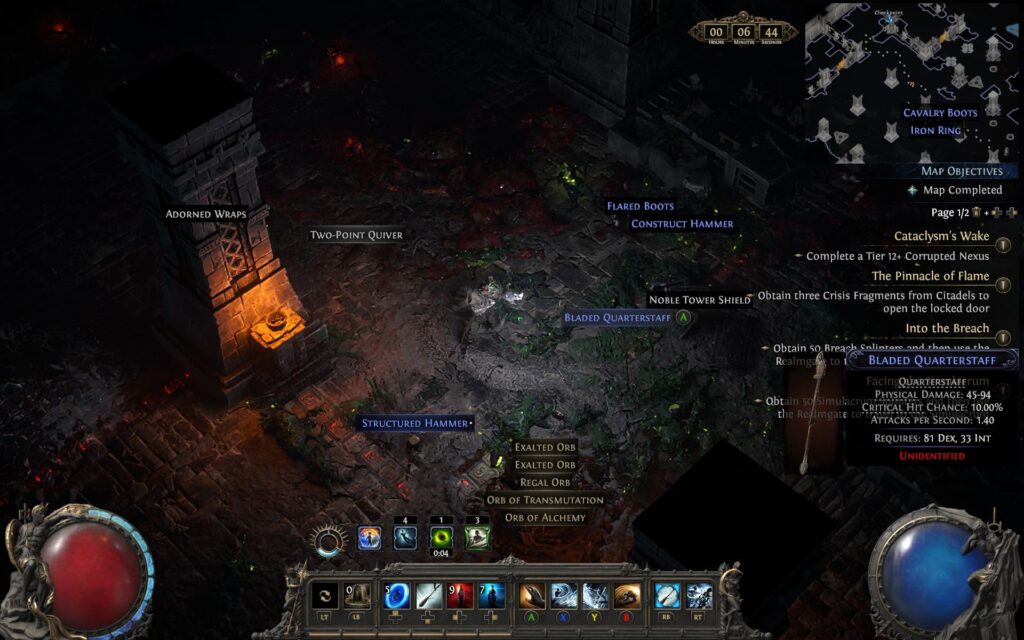Image resolution: width=1024 pixels, height=640 pixels.
Task: Click the Noble Tower Shield label
Action: click(x=700, y=300)
